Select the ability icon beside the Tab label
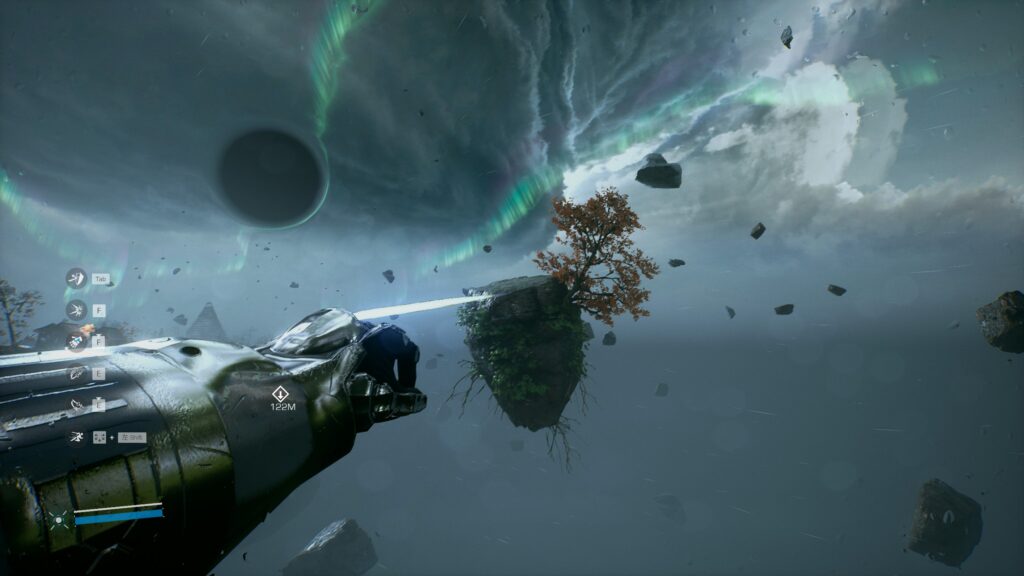This screenshot has height=576, width=1024. [75, 278]
